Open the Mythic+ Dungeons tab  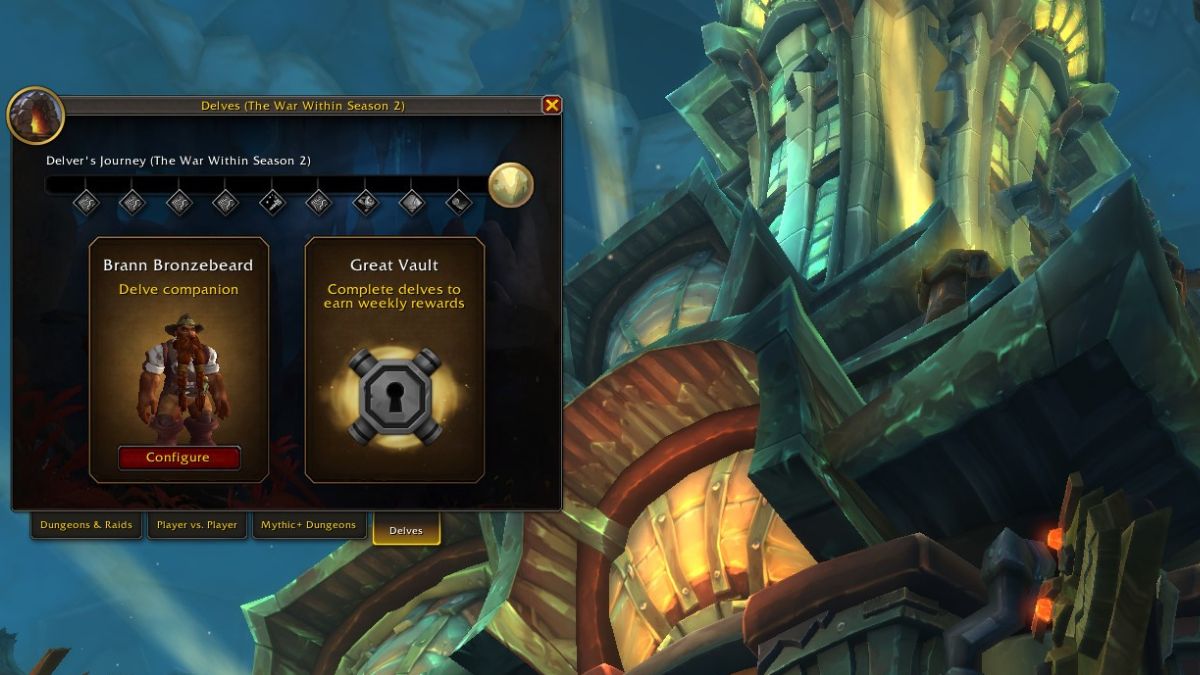pyautogui.click(x=308, y=525)
